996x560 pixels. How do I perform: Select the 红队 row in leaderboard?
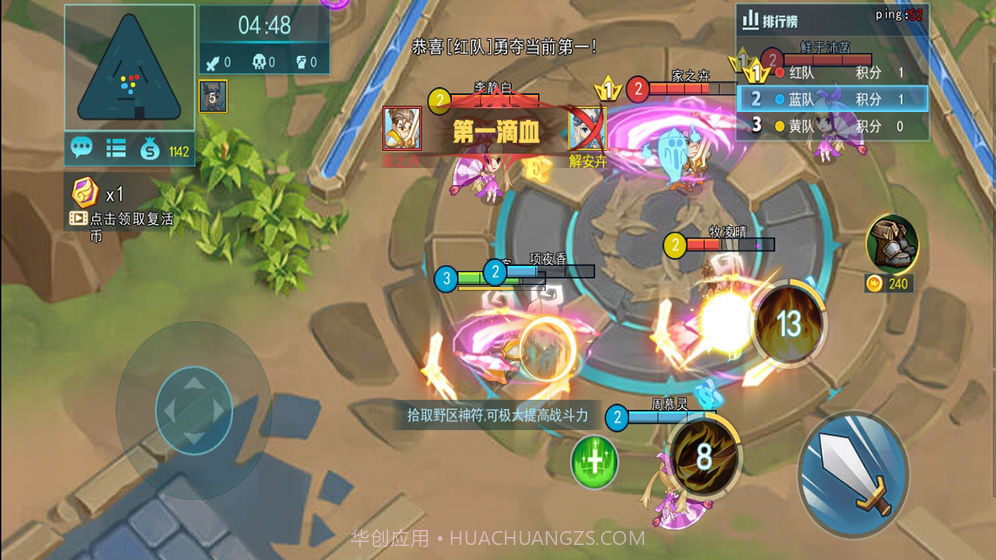[832, 72]
